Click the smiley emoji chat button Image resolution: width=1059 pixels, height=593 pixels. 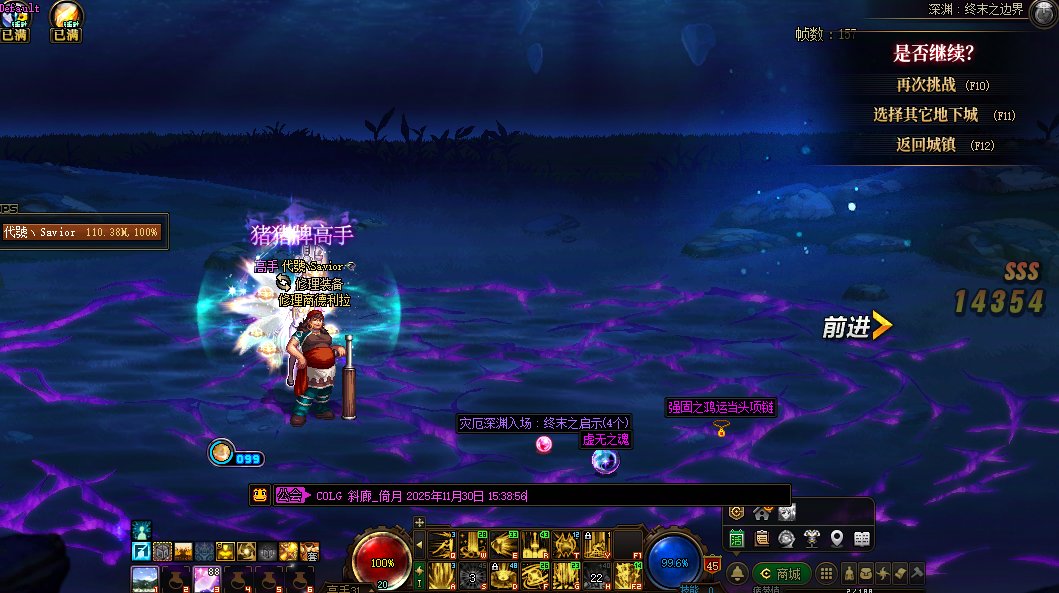pyautogui.click(x=259, y=495)
